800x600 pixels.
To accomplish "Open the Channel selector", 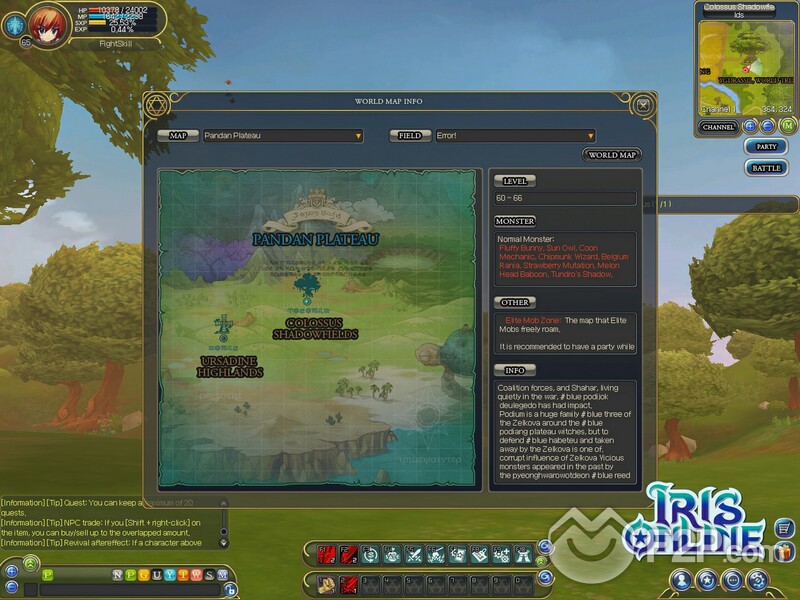I will pos(718,127).
